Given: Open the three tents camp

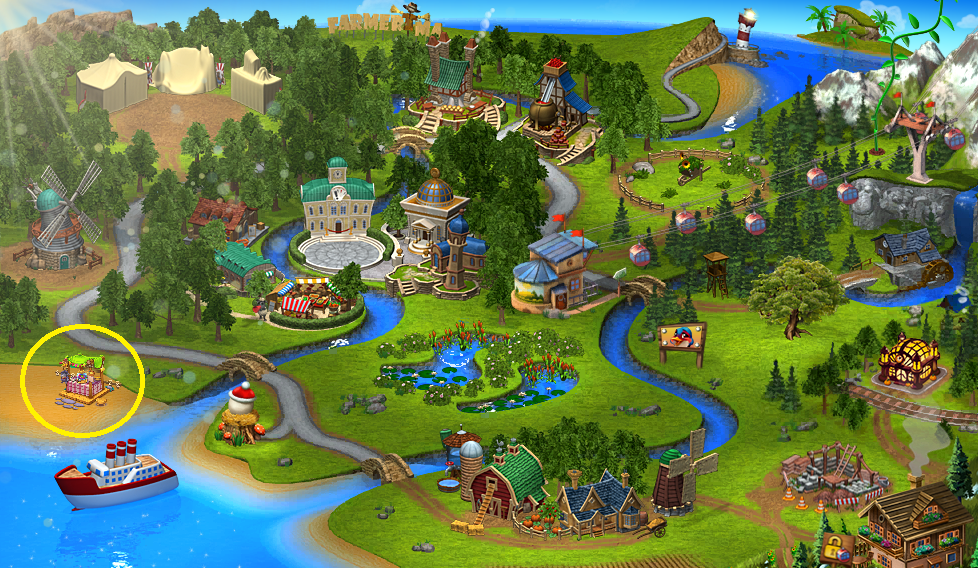Looking at the screenshot, I should pos(179,76).
